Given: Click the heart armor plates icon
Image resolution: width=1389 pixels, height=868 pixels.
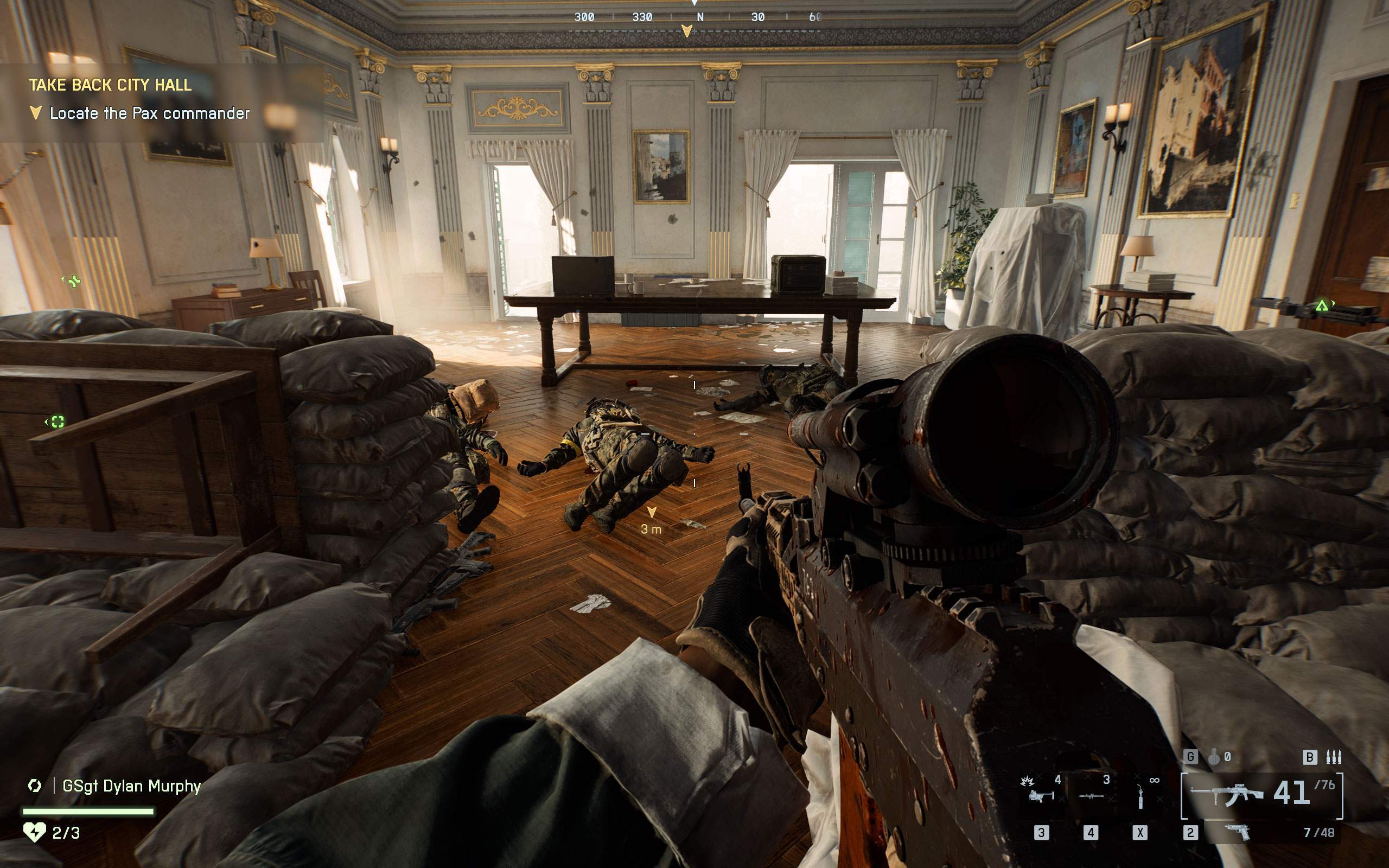Looking at the screenshot, I should click(x=34, y=832).
